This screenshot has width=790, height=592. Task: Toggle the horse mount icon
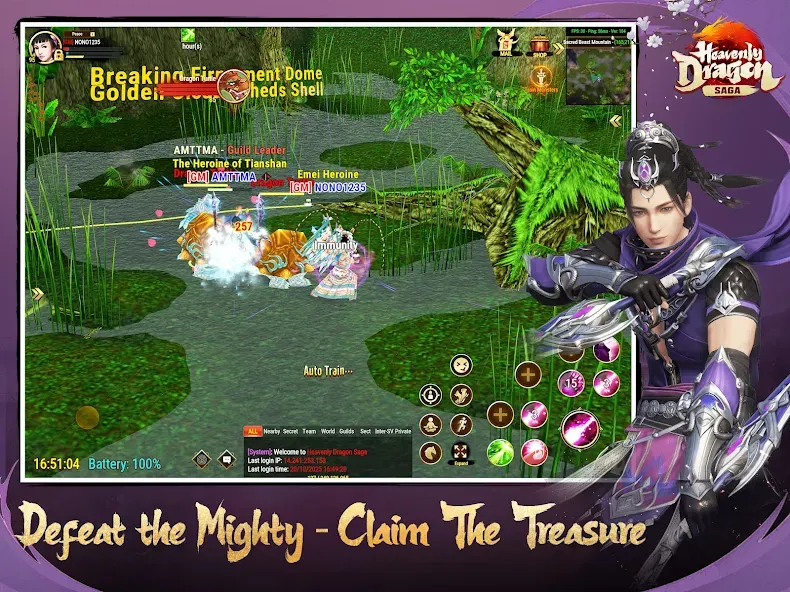[x=431, y=453]
